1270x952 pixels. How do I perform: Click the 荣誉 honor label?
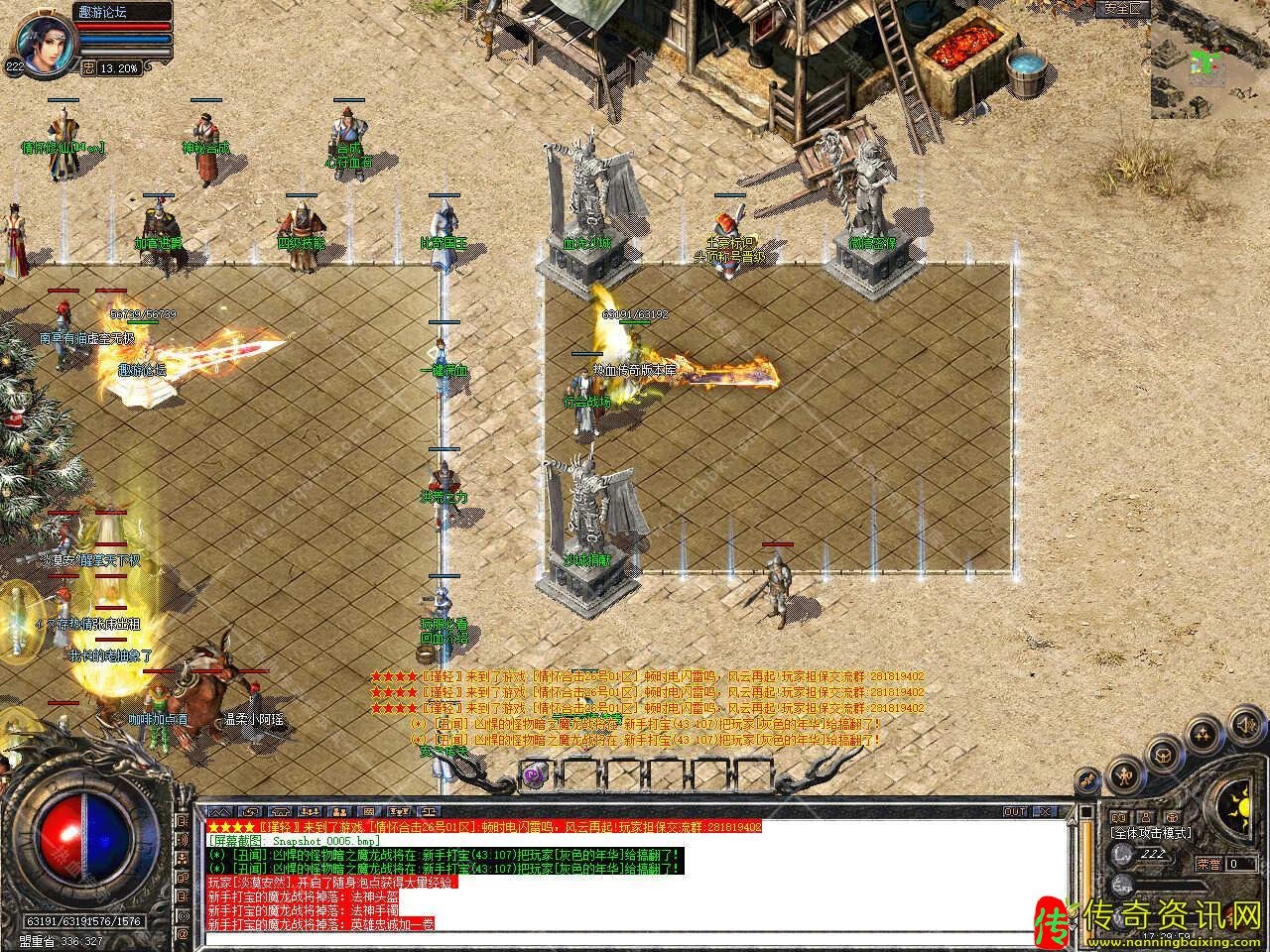click(x=1208, y=864)
